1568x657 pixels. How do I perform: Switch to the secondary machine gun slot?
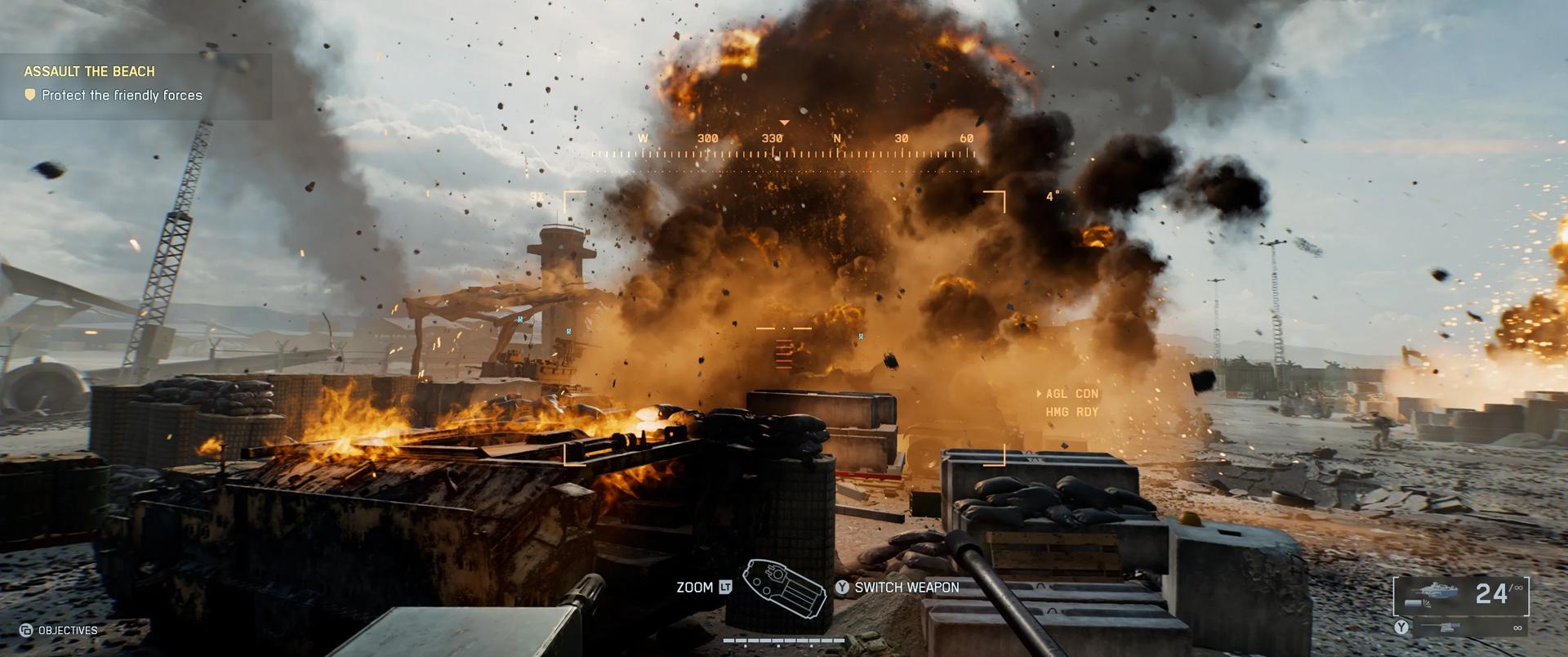(x=1462, y=628)
